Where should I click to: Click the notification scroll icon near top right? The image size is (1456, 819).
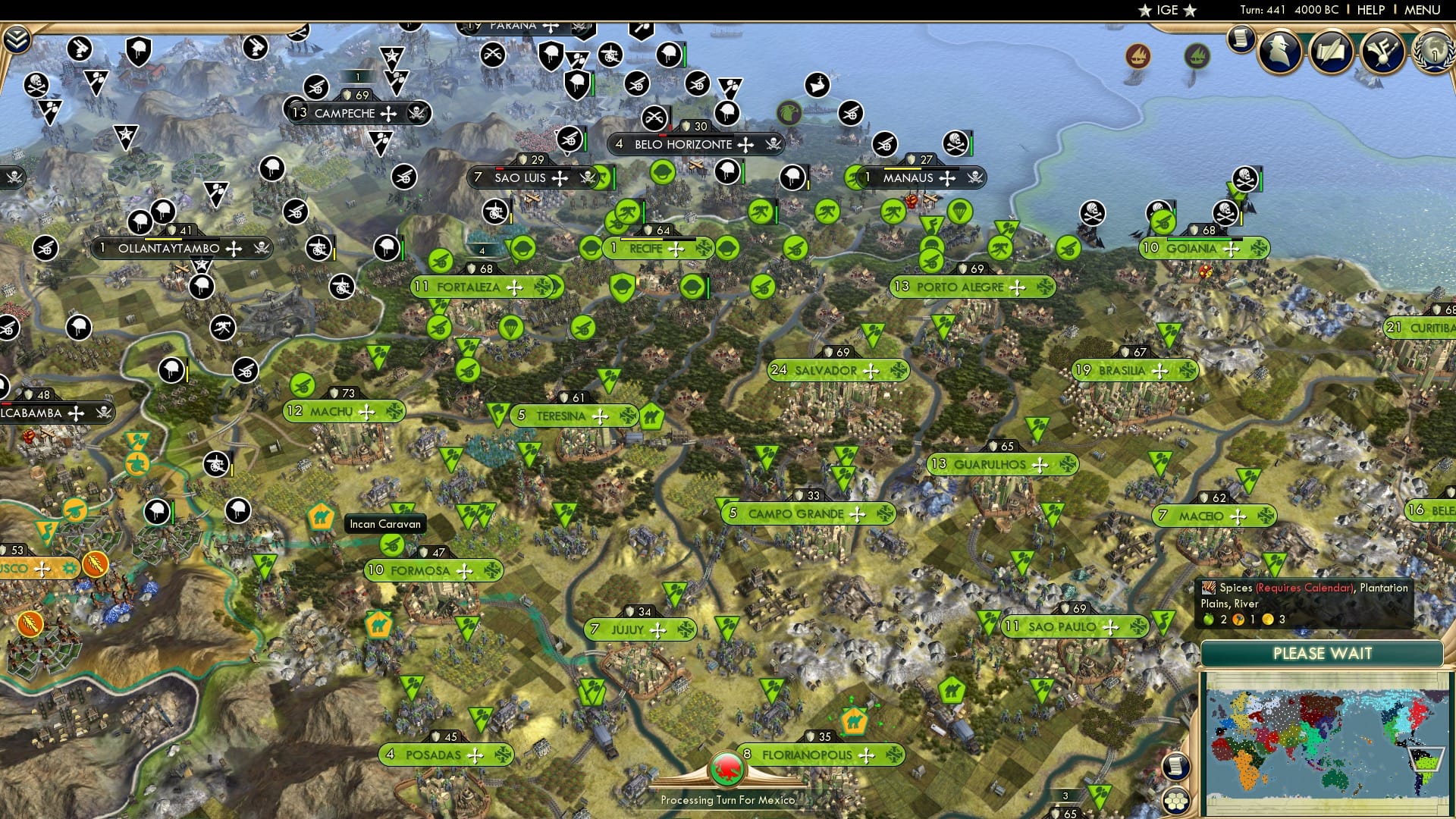pos(1242,39)
